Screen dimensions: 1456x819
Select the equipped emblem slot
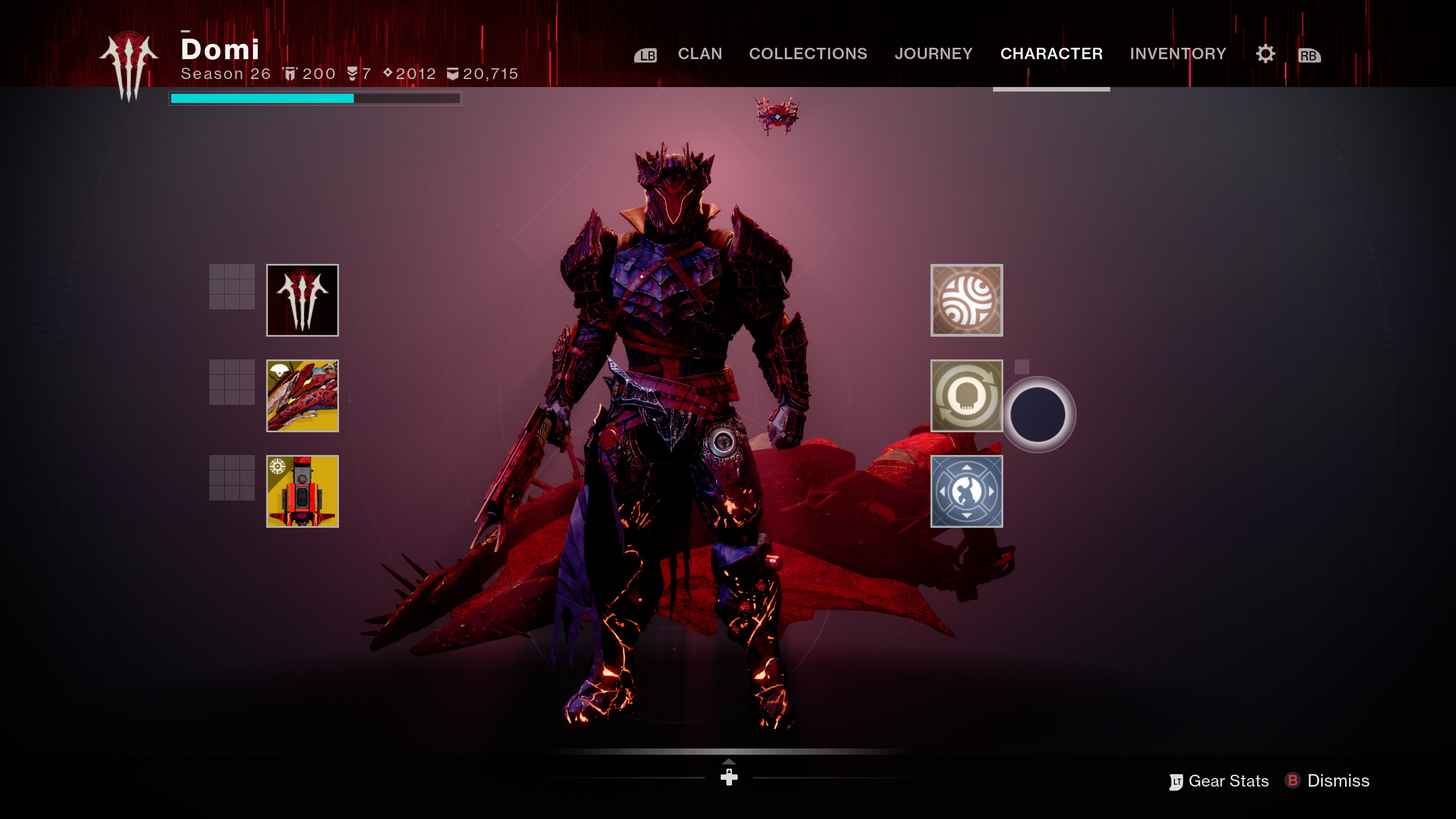(x=303, y=300)
